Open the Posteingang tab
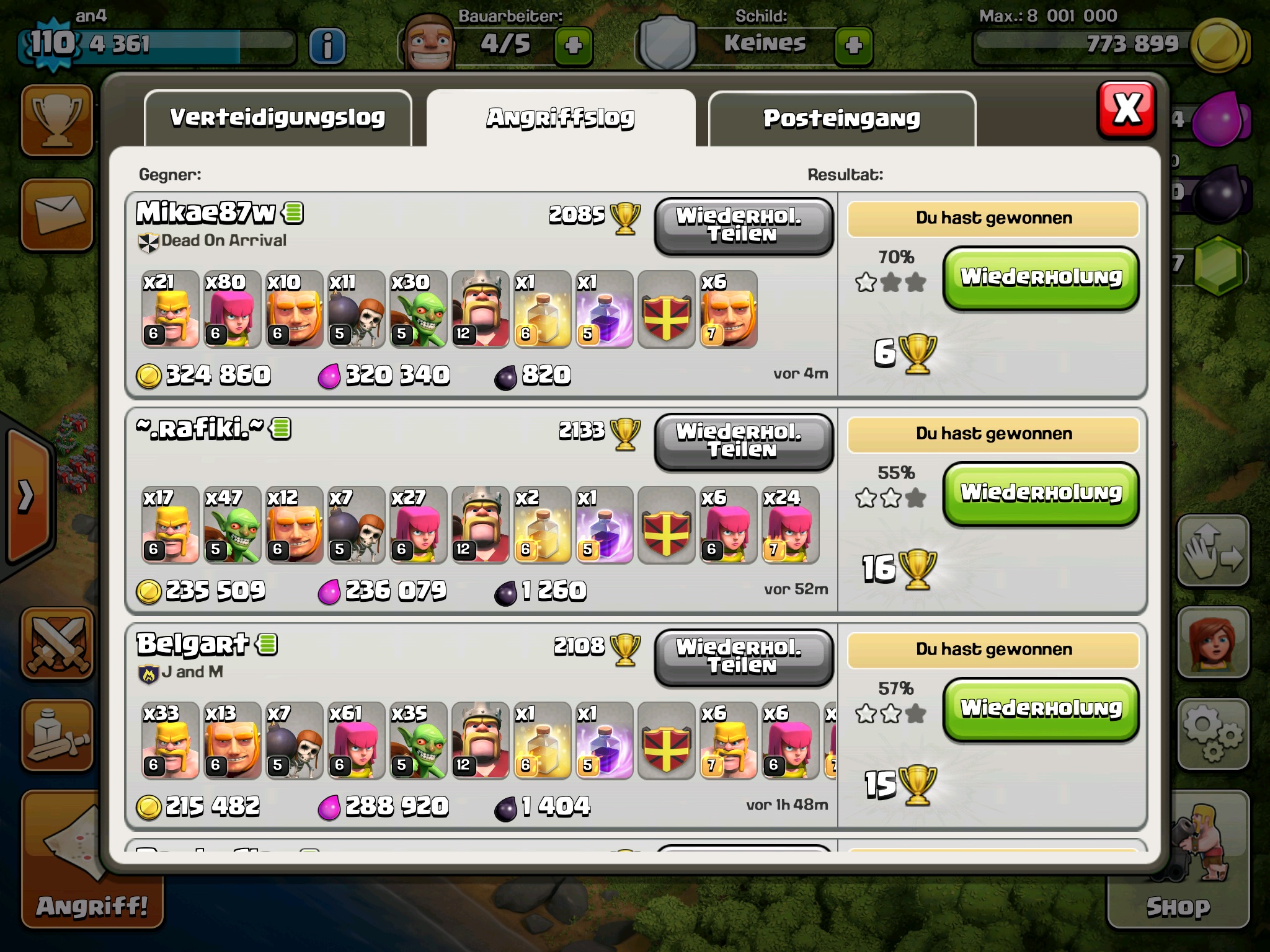This screenshot has height=952, width=1270. (841, 118)
